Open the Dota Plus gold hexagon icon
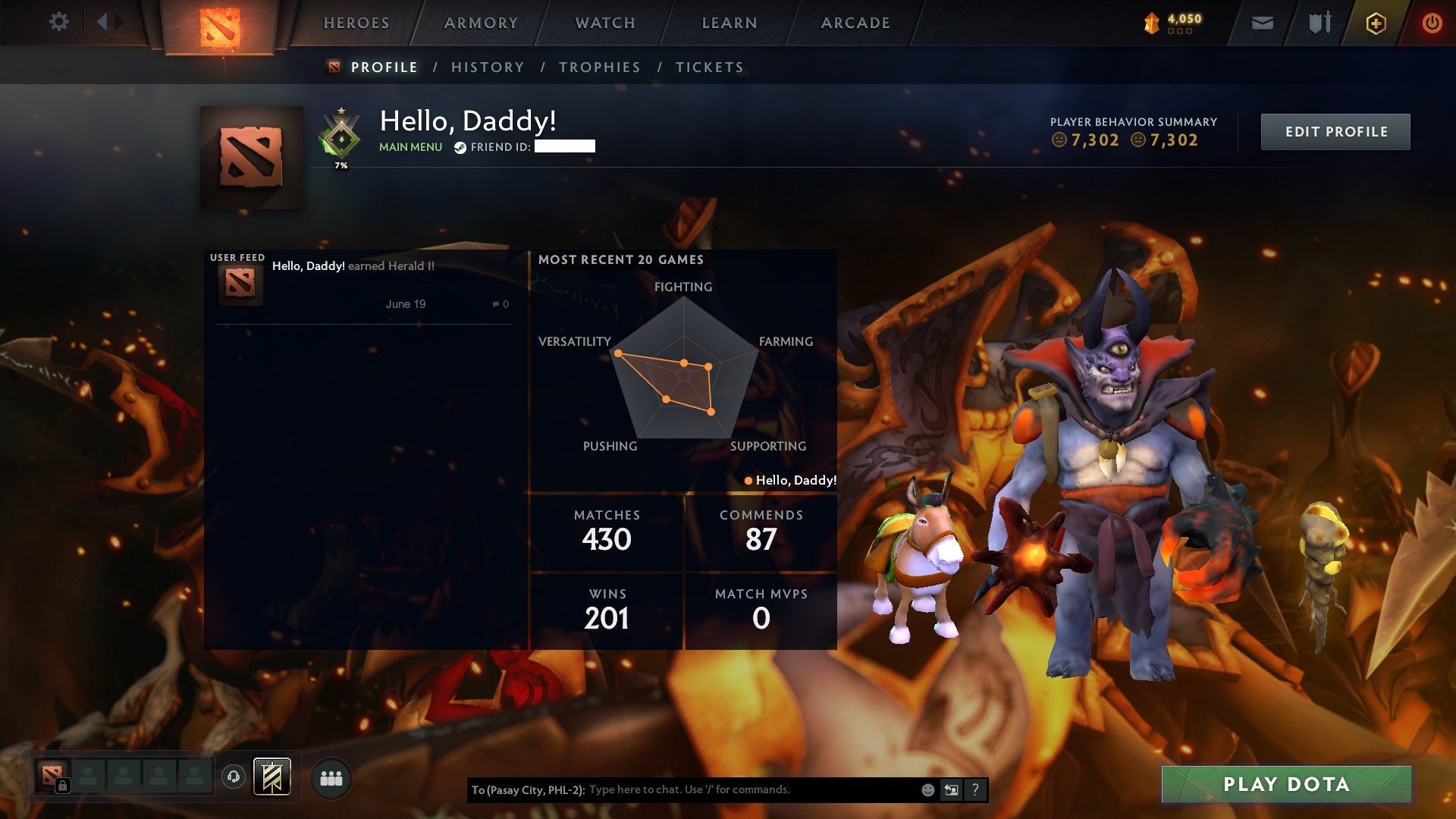Viewport: 1456px width, 819px height. click(x=1376, y=24)
